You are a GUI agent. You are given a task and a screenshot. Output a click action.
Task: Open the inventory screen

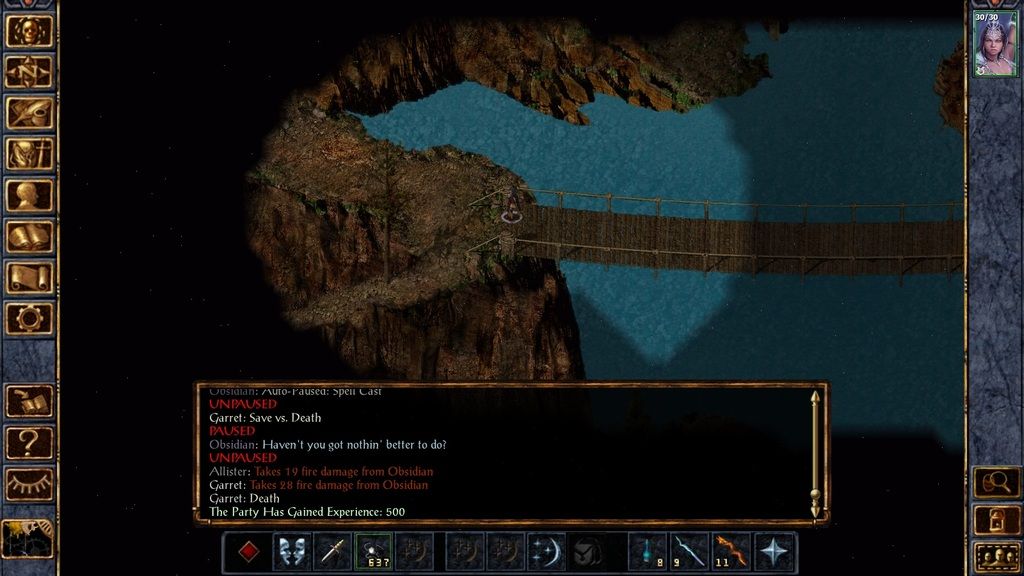[29, 153]
